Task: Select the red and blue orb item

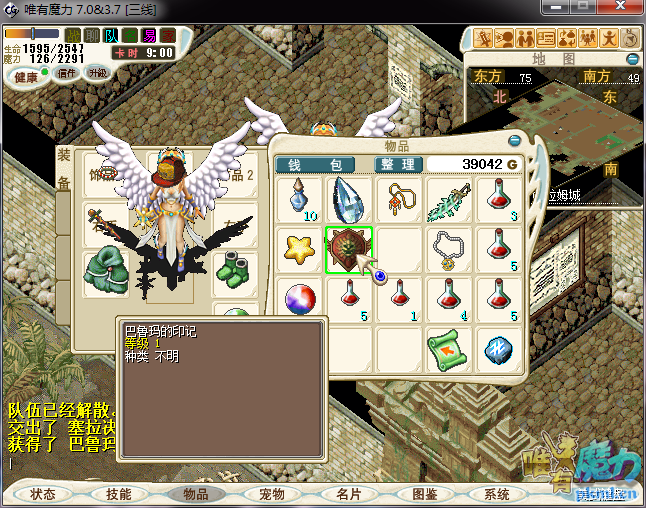Action: 299,299
